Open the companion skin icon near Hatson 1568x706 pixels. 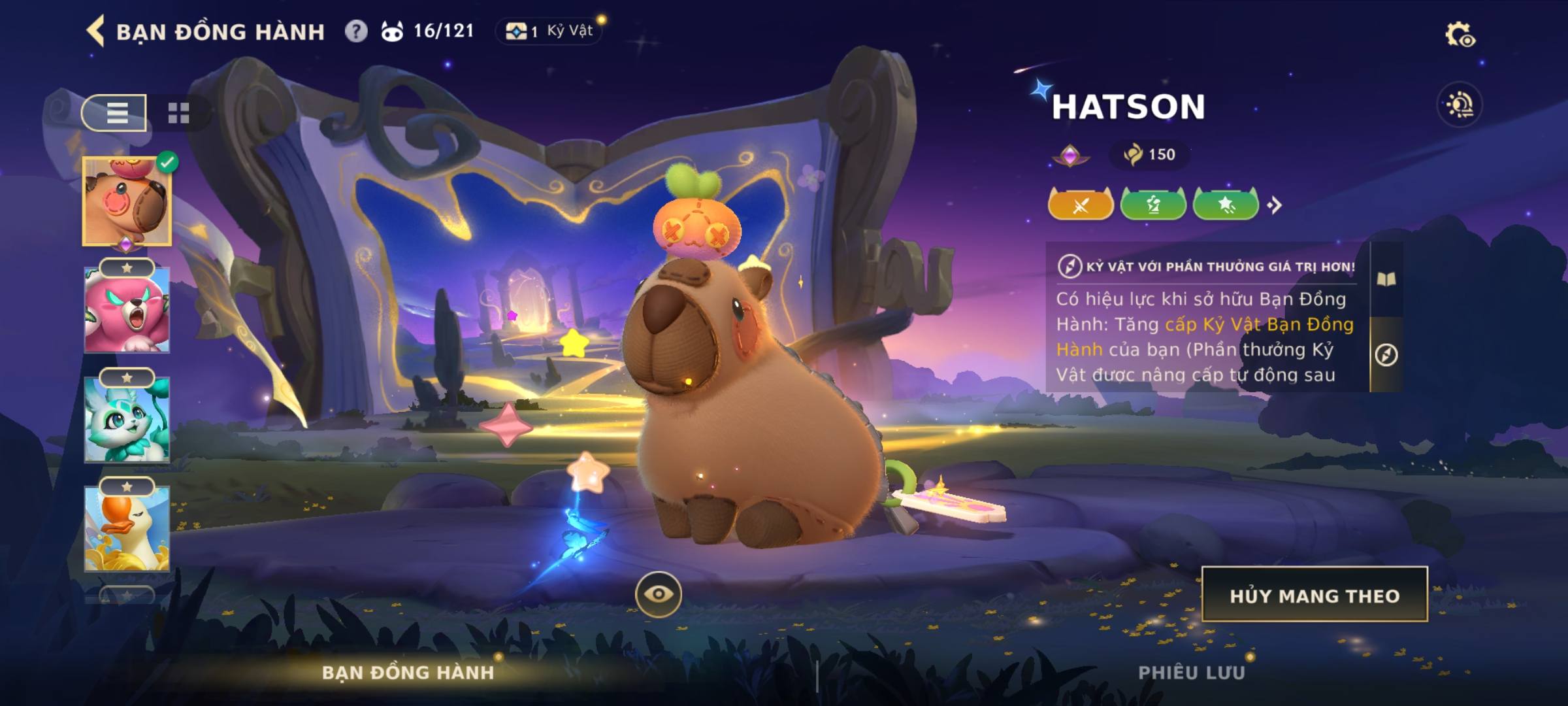[x=1460, y=105]
